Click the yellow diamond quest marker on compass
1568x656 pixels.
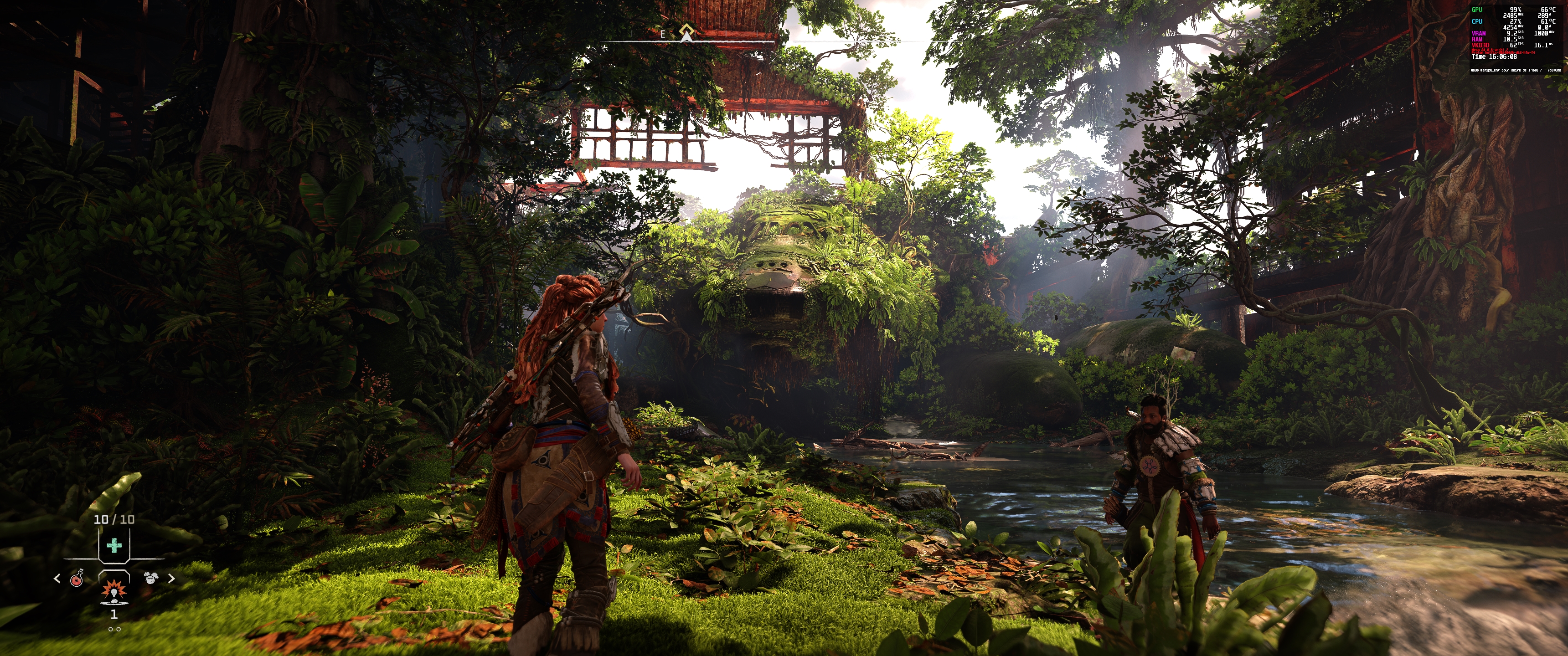click(x=686, y=31)
